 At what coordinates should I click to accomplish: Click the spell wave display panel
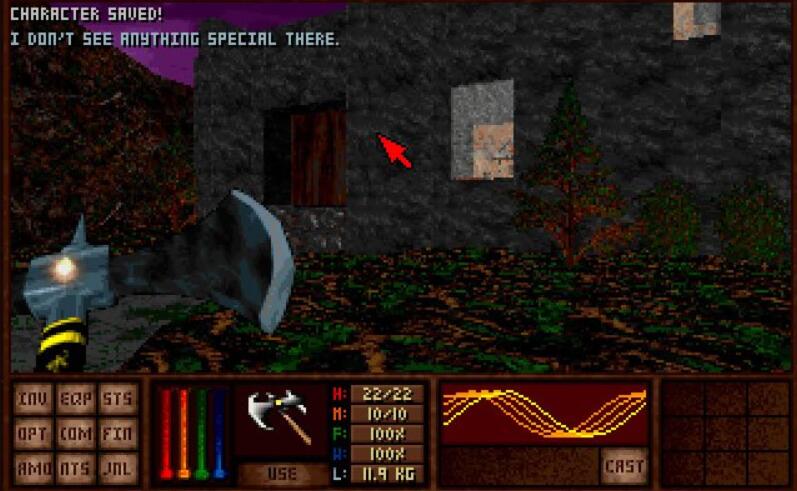pos(545,414)
